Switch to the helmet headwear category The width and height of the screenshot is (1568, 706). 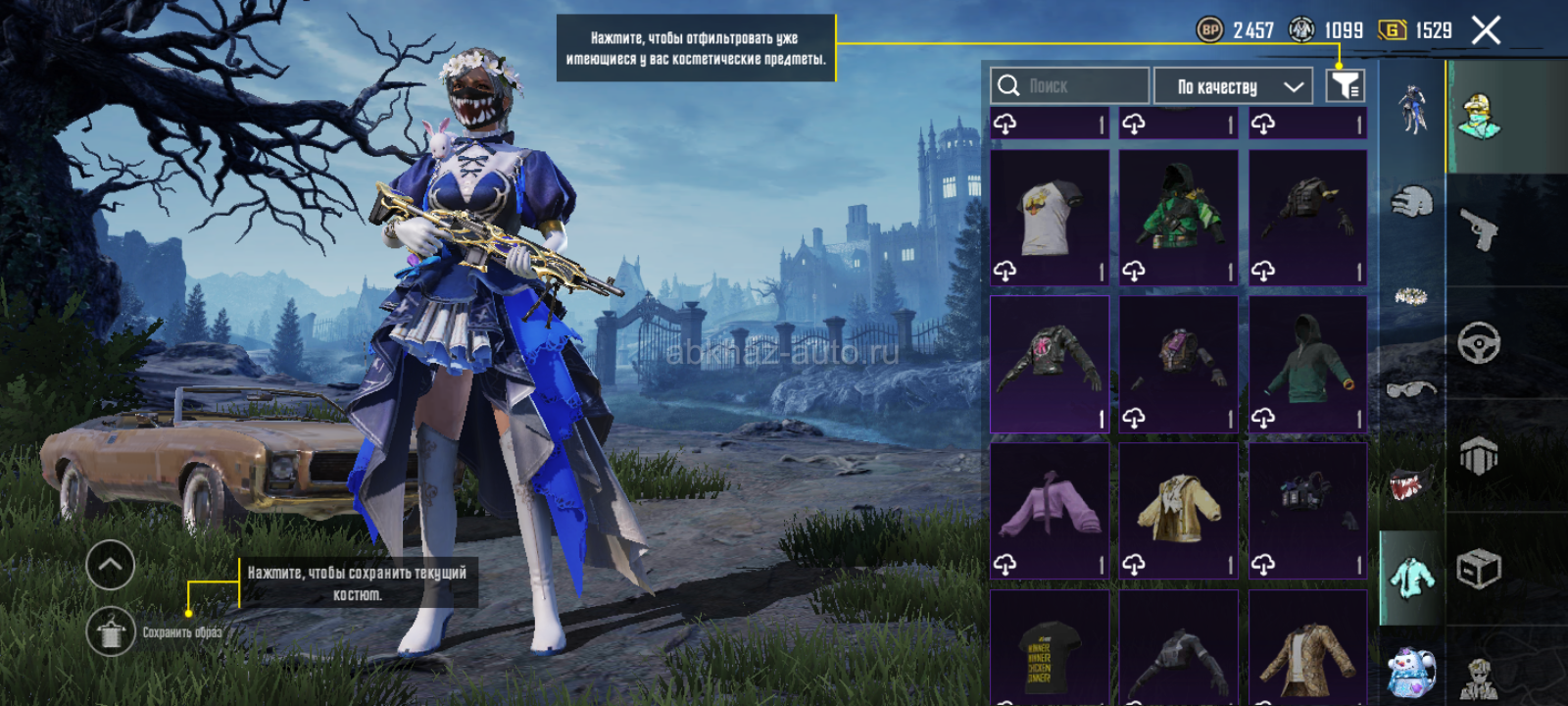pyautogui.click(x=1411, y=203)
